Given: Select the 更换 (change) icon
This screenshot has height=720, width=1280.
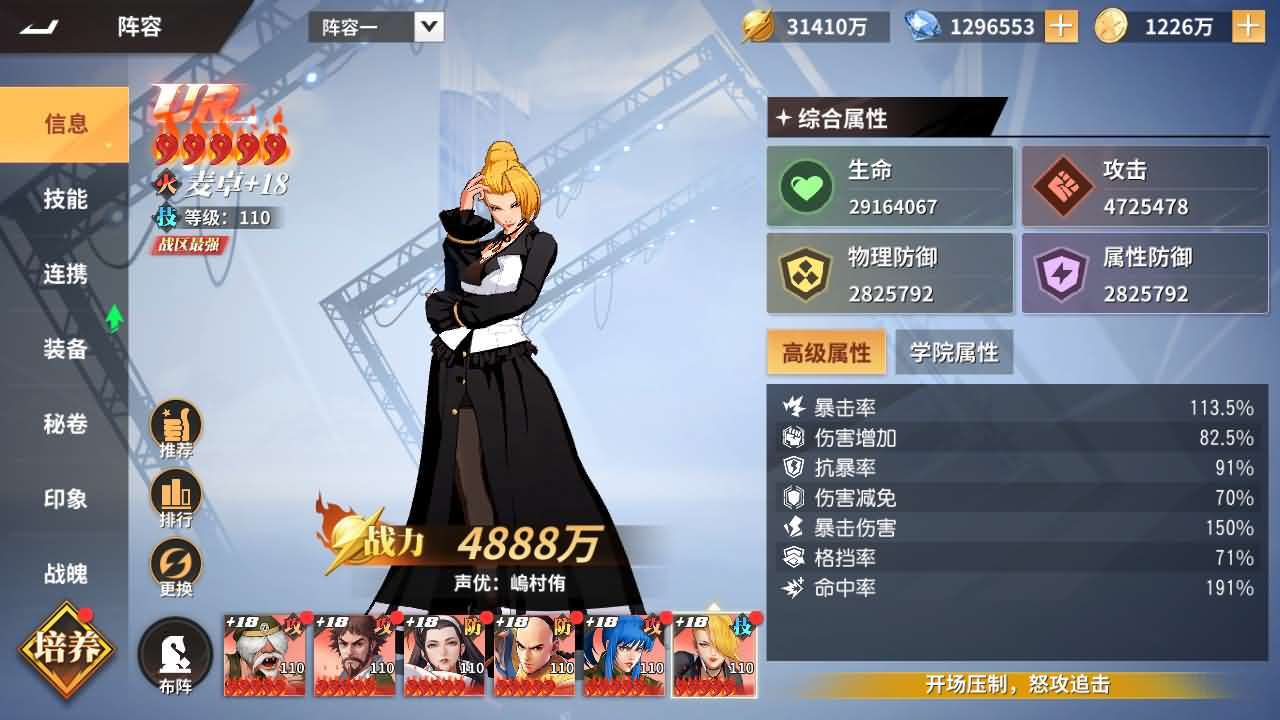Looking at the screenshot, I should [x=175, y=558].
